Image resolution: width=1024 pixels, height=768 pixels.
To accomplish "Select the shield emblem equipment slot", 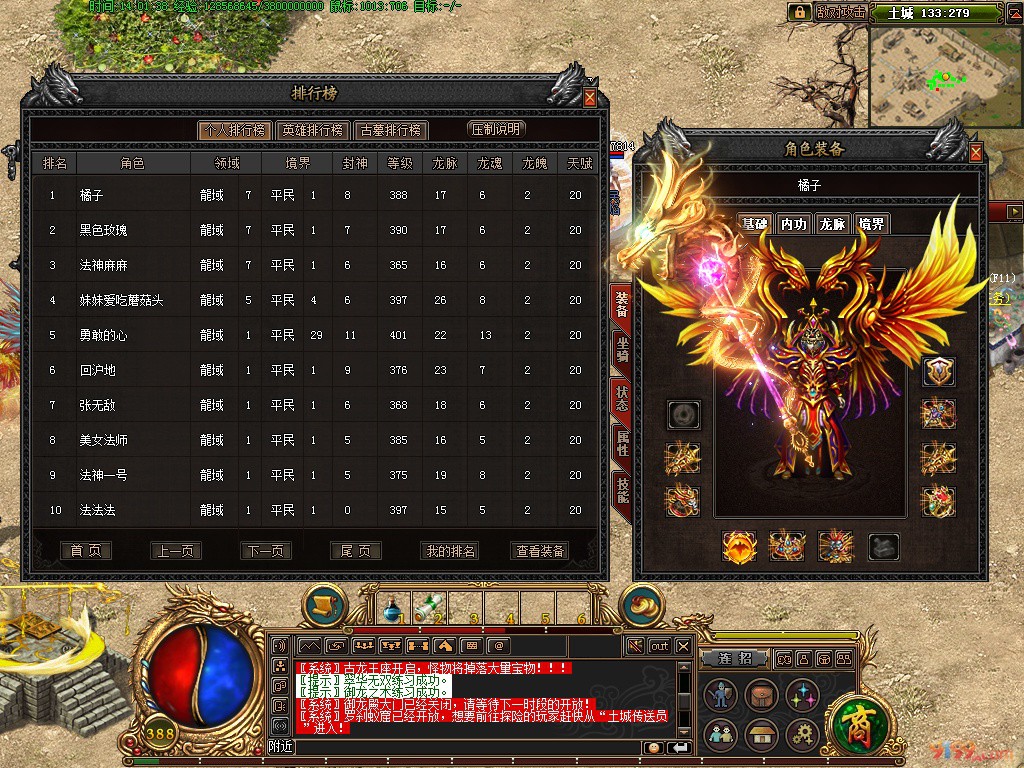I will 938,372.
